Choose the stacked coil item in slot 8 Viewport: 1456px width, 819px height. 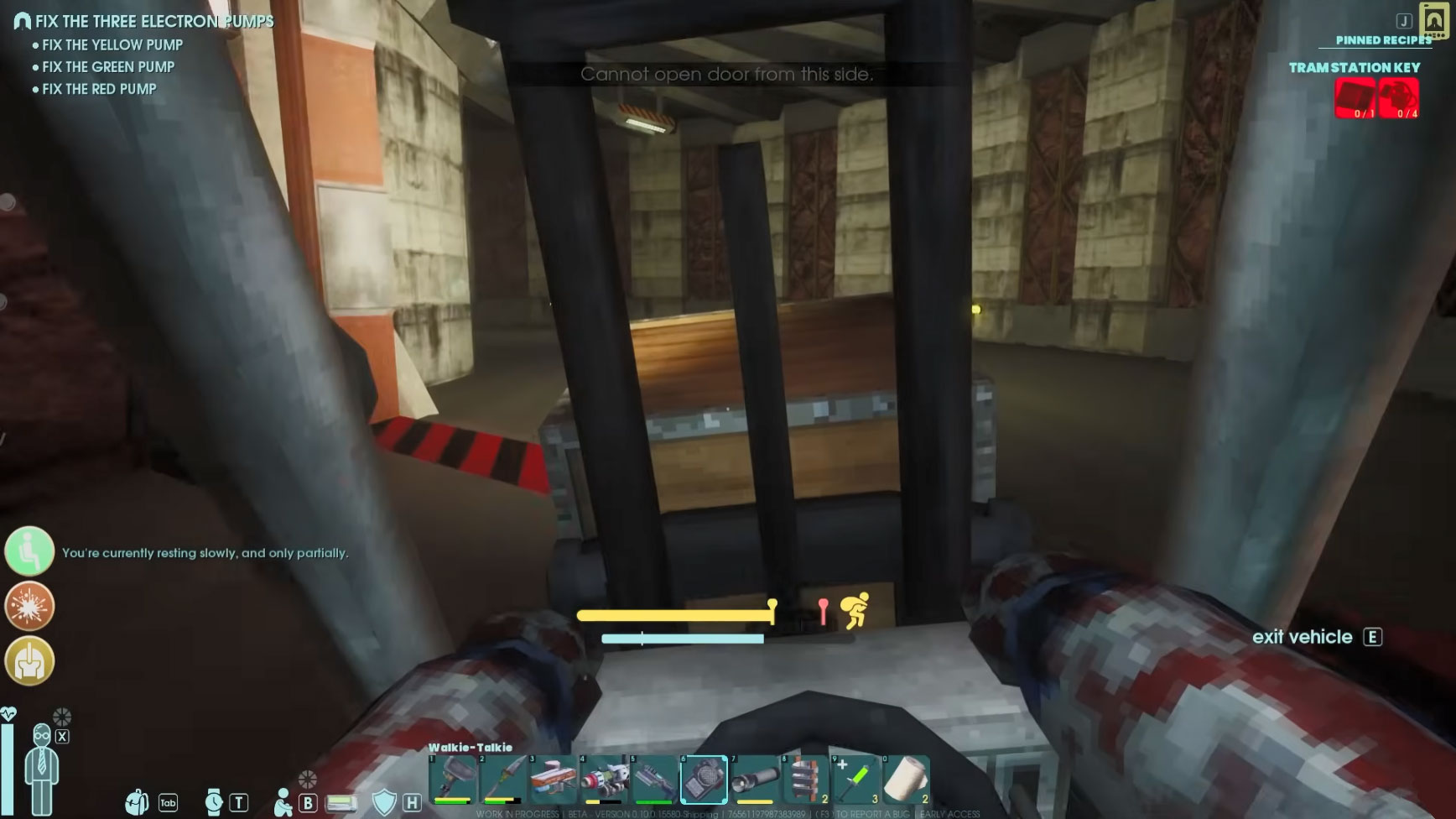click(805, 779)
